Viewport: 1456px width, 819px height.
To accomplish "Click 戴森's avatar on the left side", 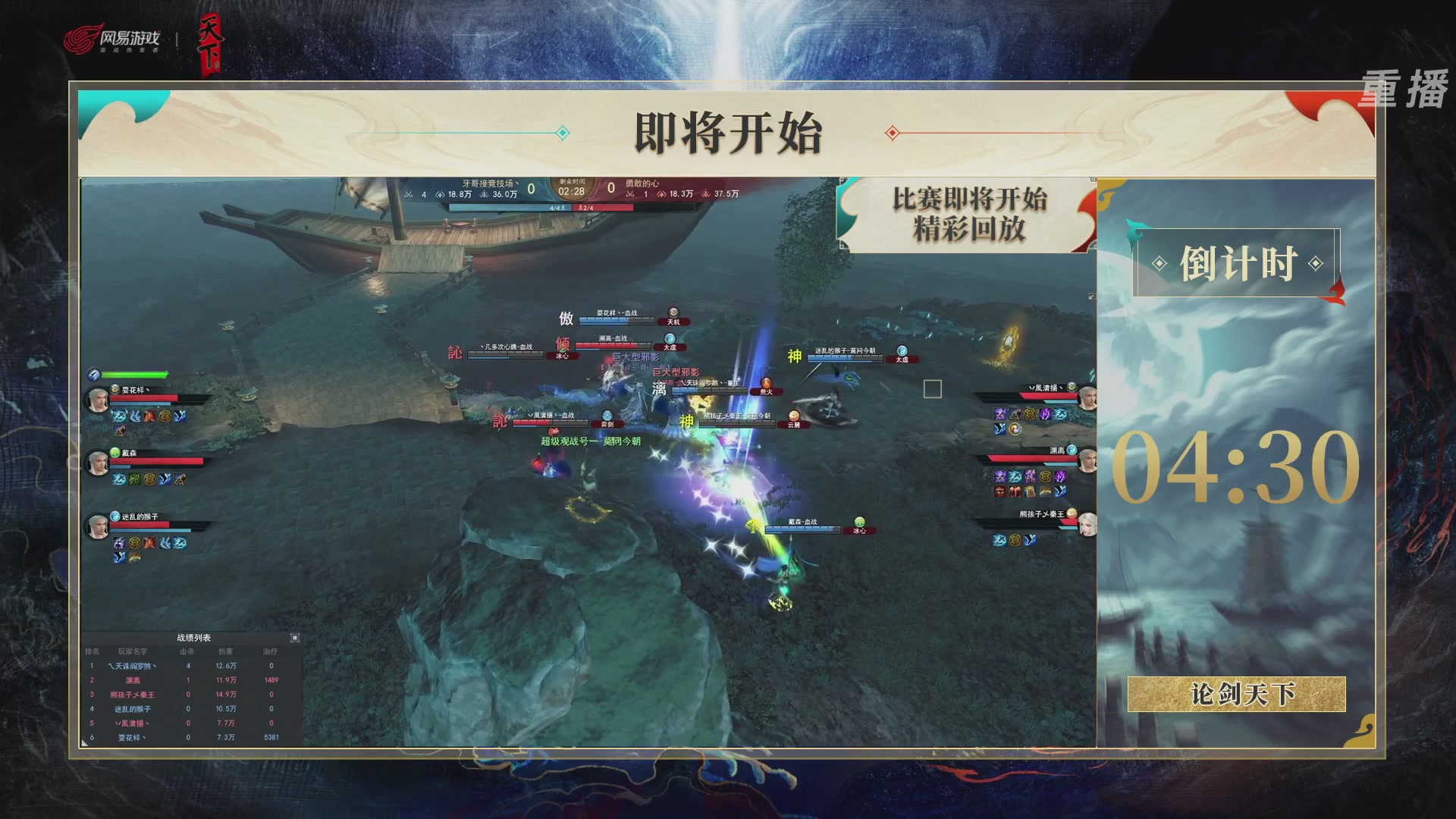I will pyautogui.click(x=99, y=463).
